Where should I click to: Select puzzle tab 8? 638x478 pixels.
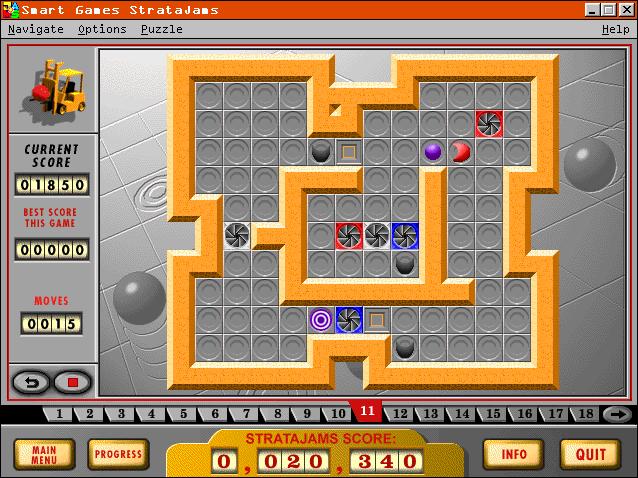277,414
